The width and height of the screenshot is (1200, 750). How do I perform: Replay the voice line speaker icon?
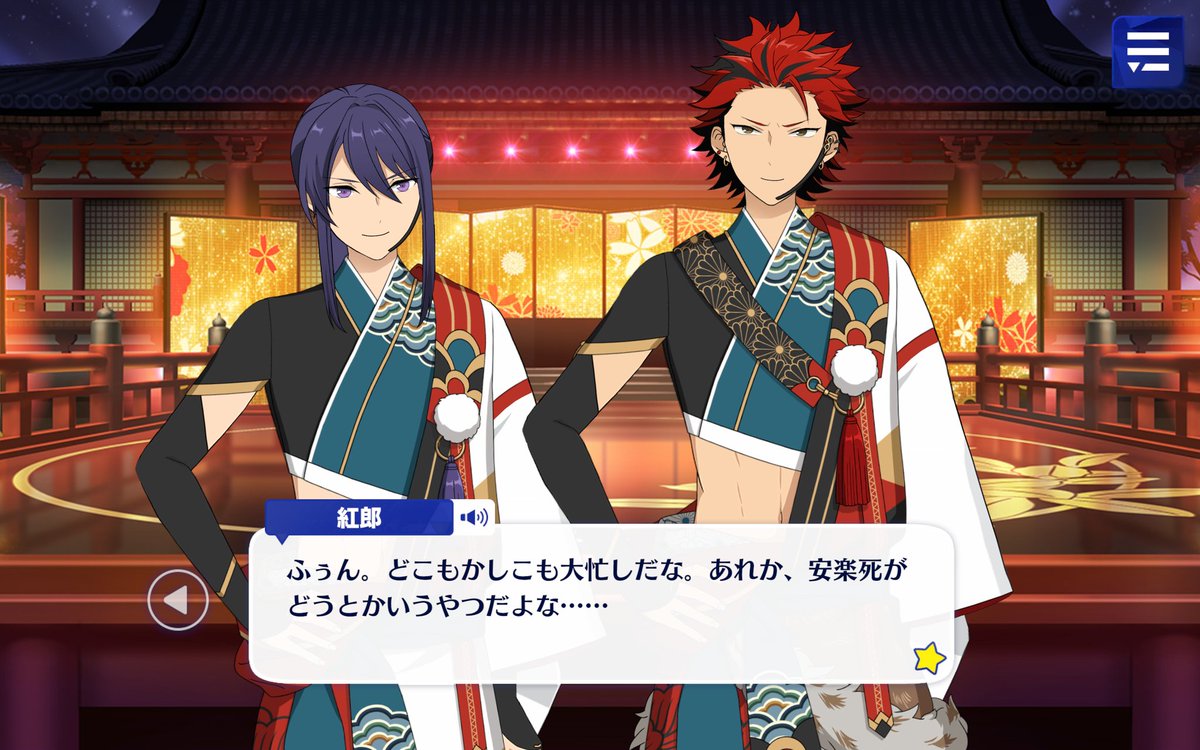(x=475, y=517)
